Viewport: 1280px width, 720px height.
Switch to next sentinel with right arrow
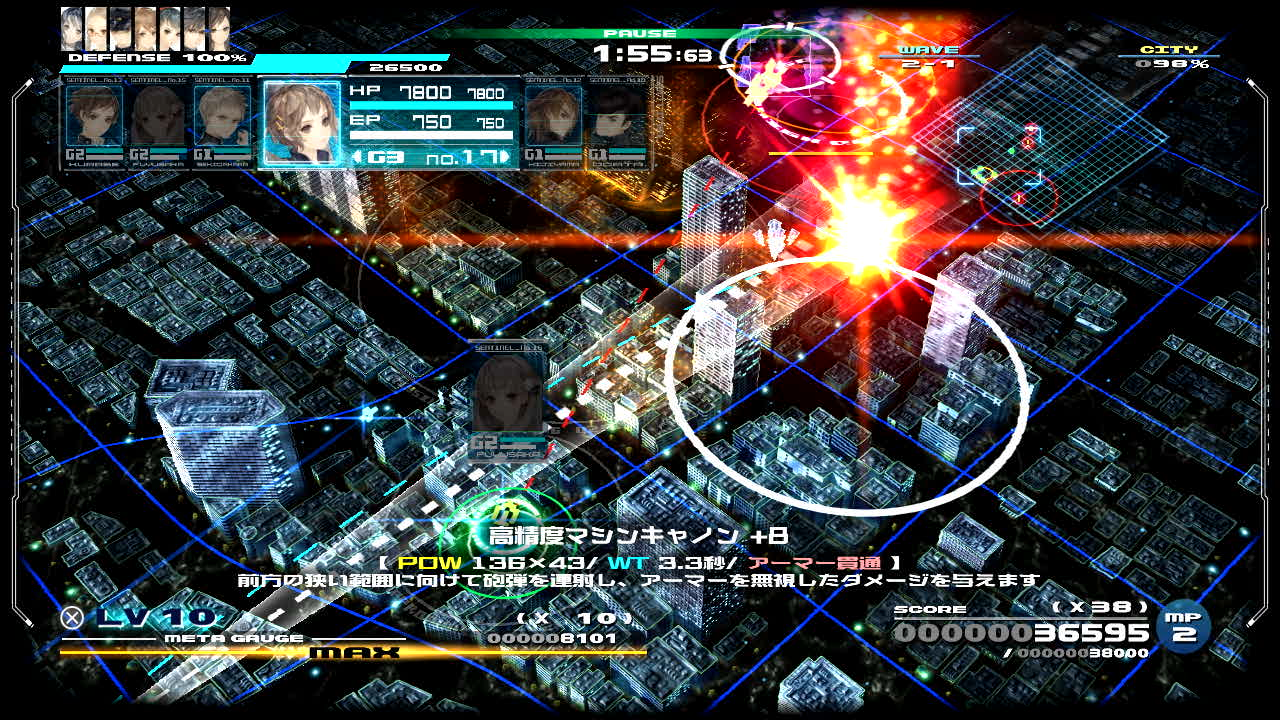click(509, 158)
